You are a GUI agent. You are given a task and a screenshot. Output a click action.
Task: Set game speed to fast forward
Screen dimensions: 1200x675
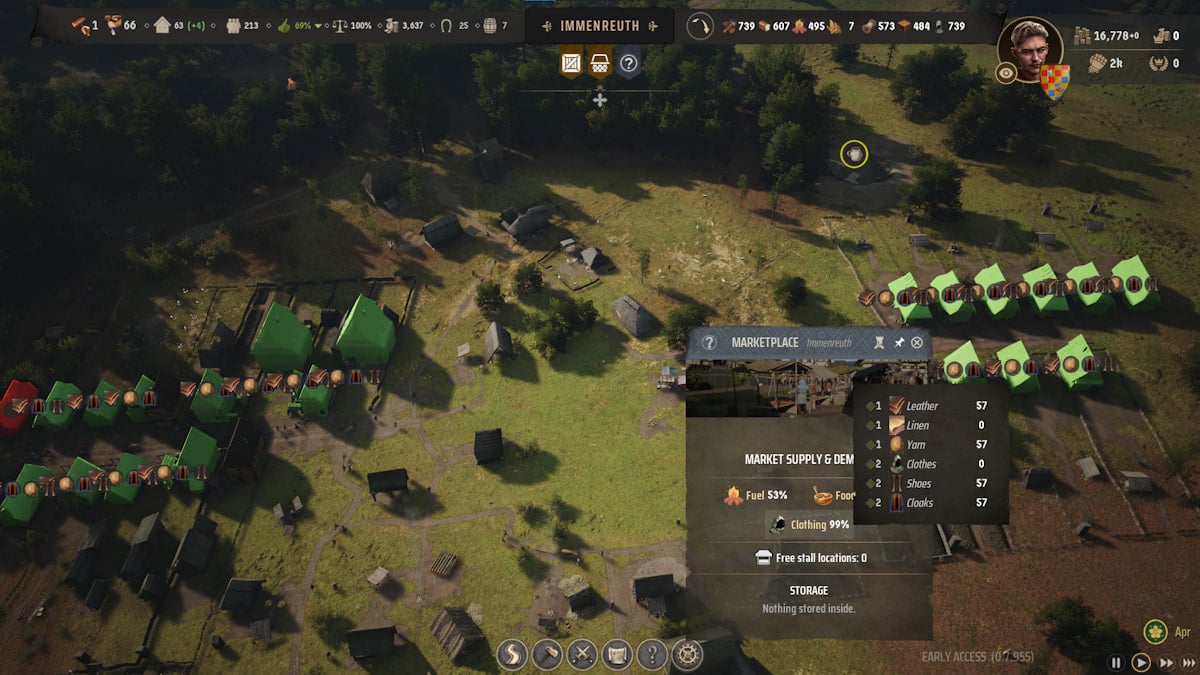click(x=1165, y=662)
